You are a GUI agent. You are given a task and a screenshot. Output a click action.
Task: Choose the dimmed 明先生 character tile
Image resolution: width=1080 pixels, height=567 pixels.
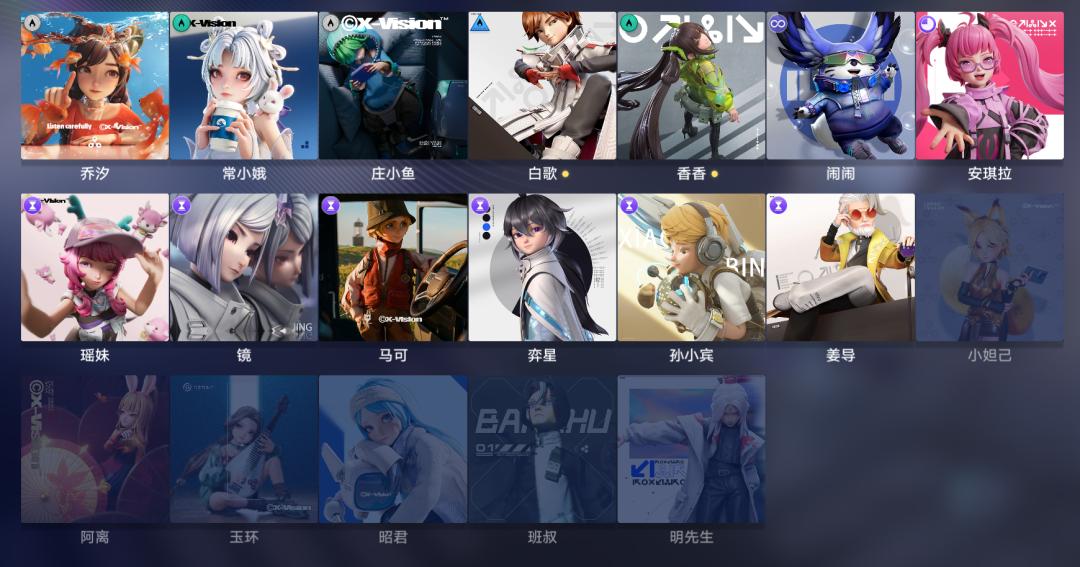coord(691,449)
